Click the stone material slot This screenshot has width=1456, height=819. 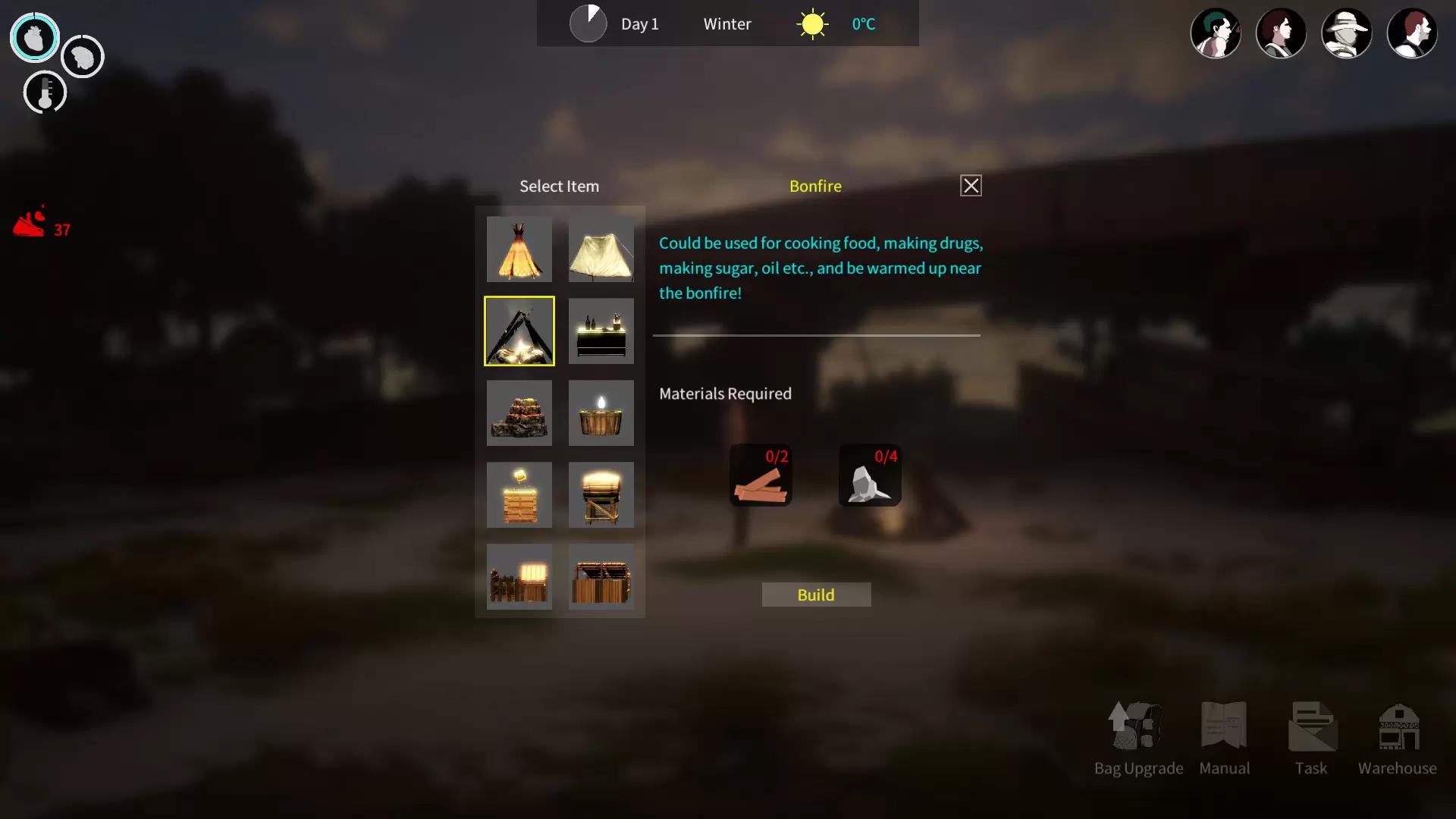coord(870,475)
